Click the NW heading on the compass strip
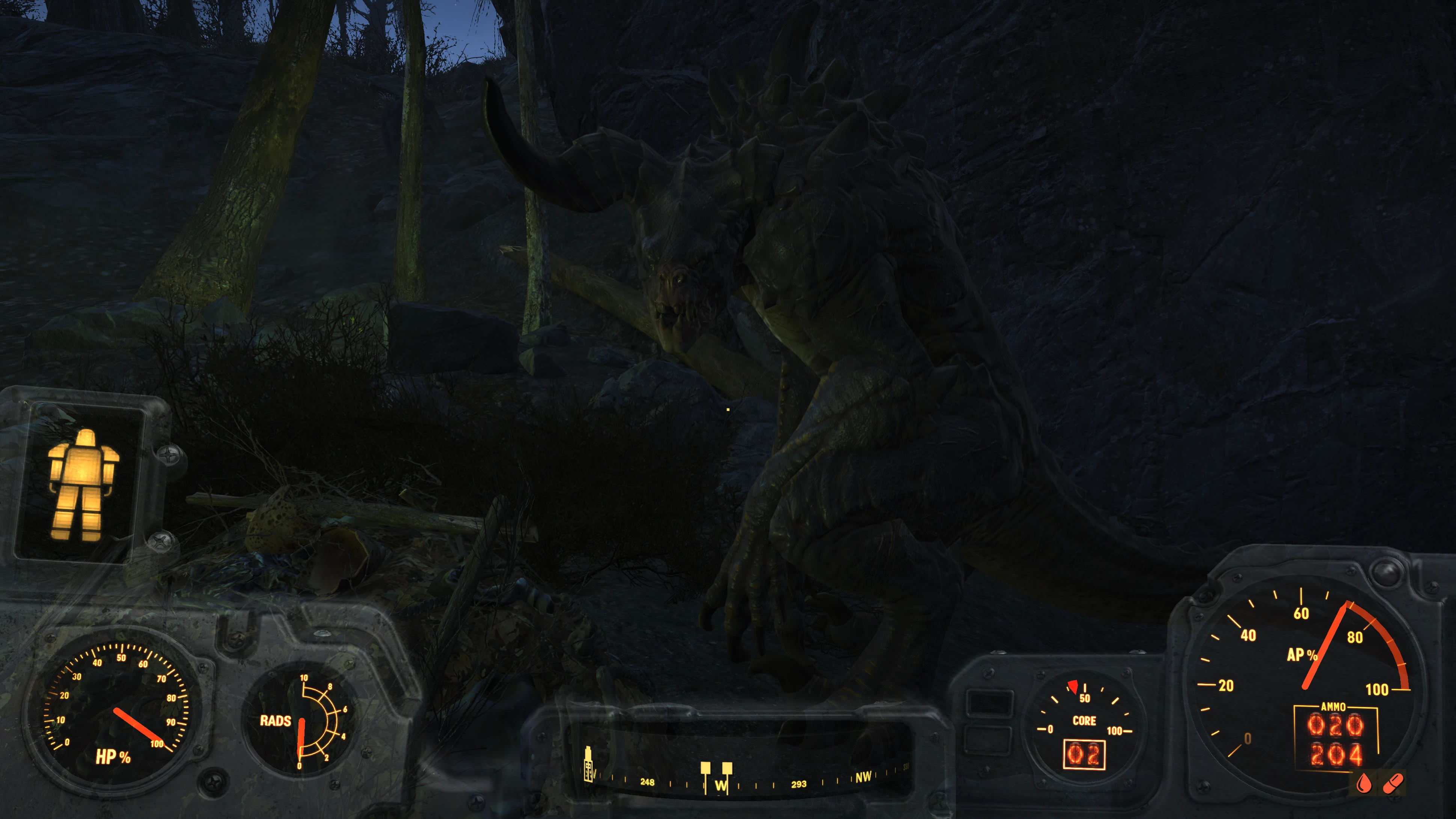Image resolution: width=1456 pixels, height=819 pixels. [x=863, y=777]
